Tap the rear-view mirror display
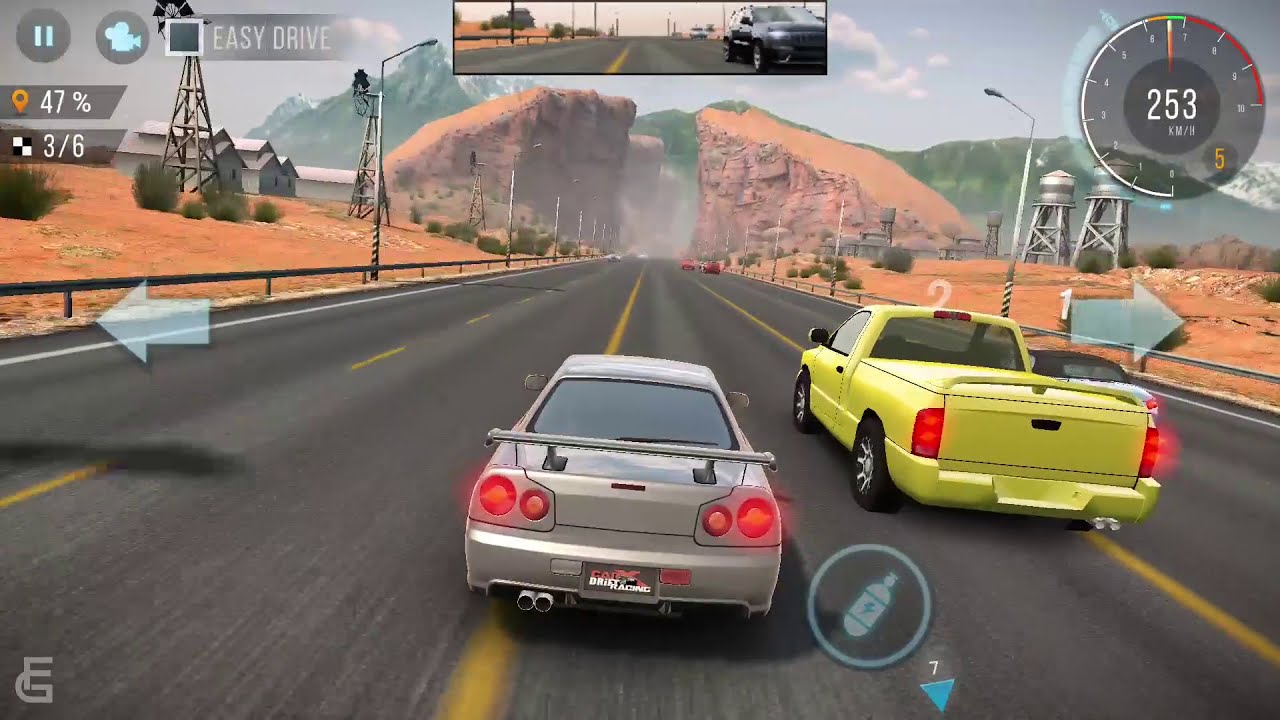The image size is (1280, 720). (640, 38)
